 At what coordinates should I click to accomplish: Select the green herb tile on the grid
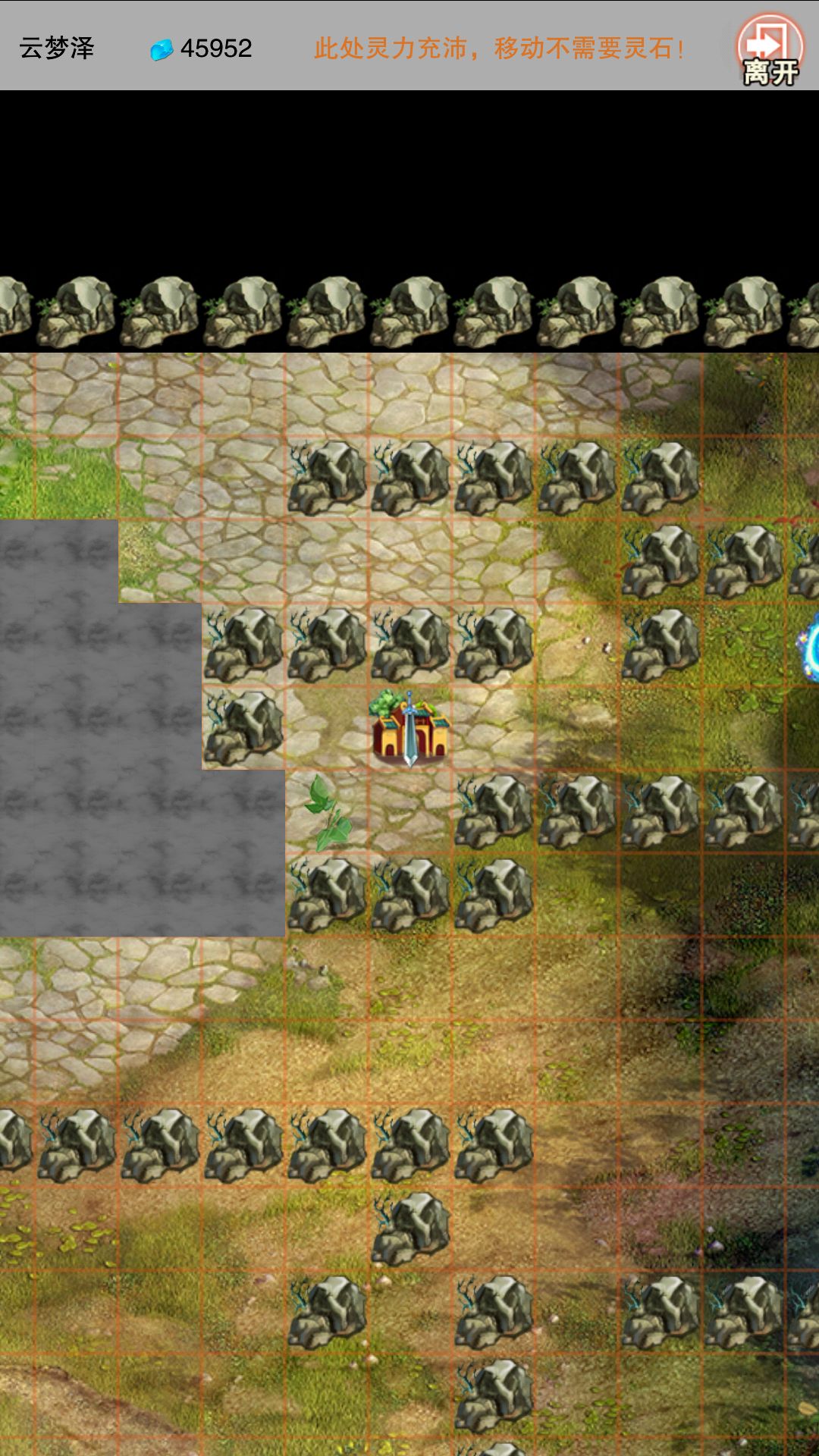pos(328,811)
